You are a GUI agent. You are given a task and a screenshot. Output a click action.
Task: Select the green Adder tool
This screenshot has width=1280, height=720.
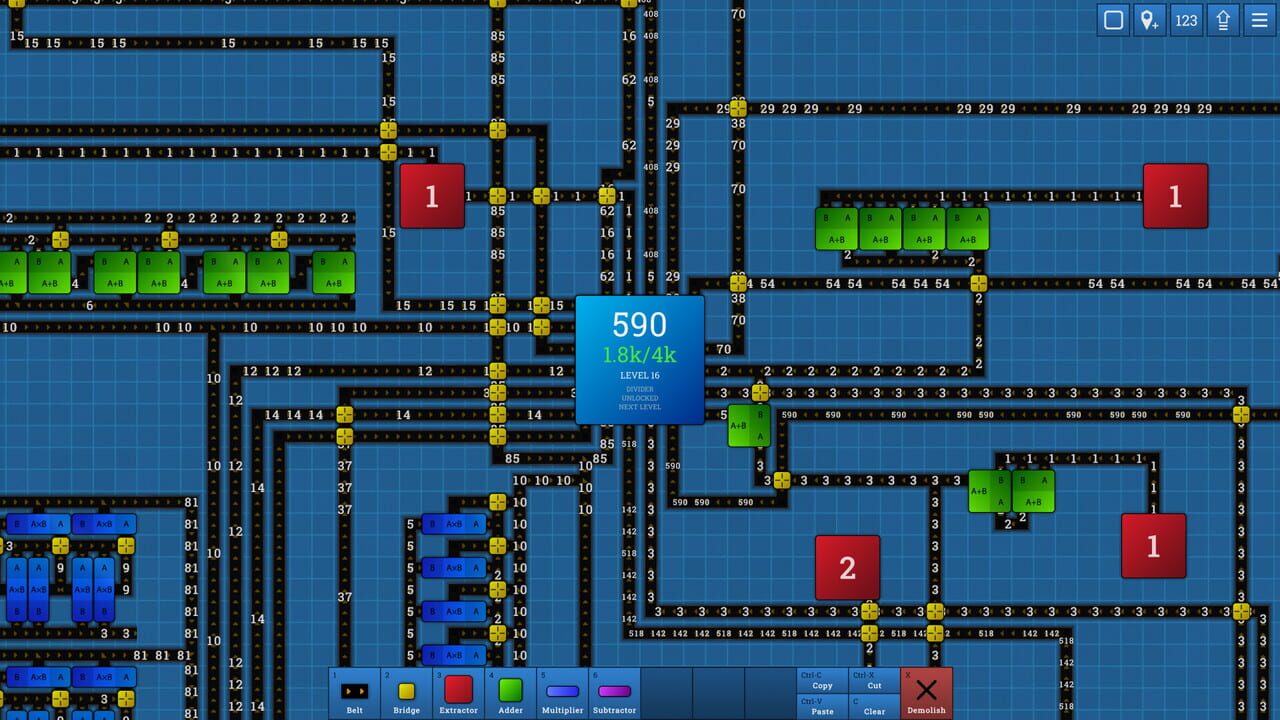[510, 692]
